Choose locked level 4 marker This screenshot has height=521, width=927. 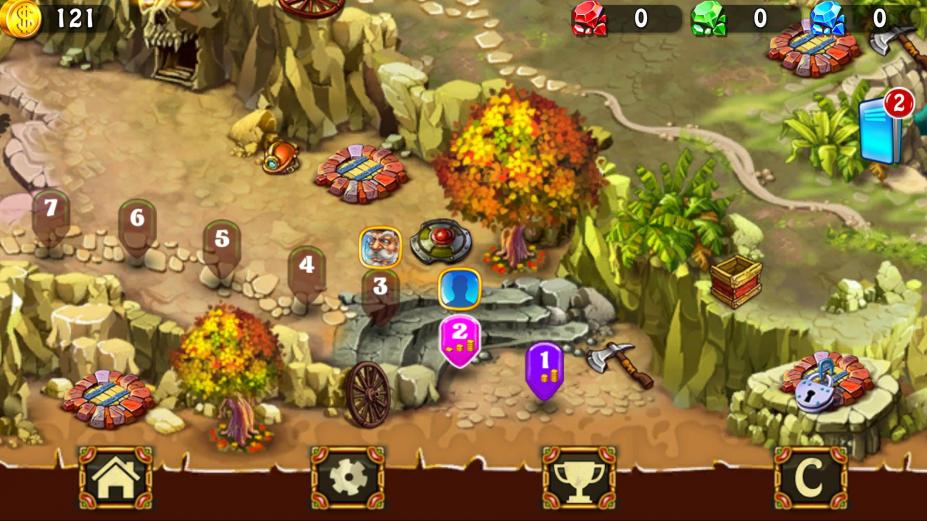click(306, 268)
